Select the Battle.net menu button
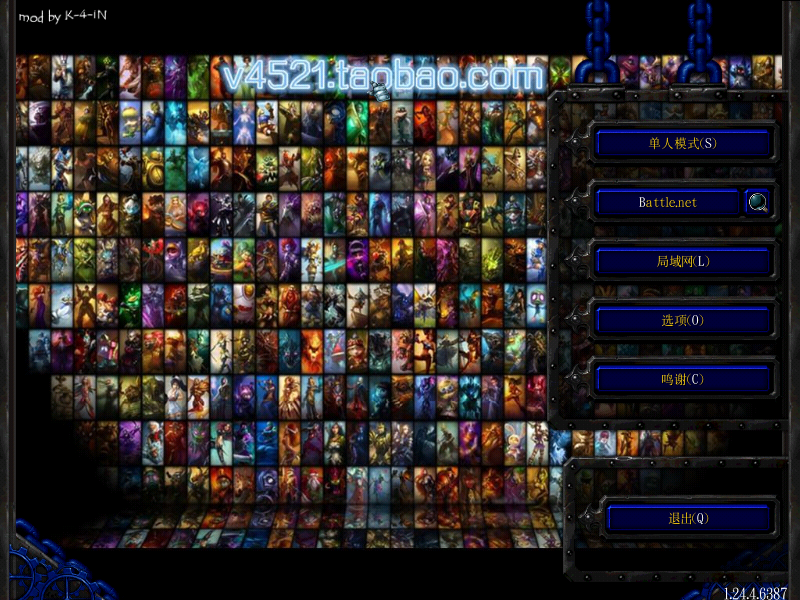The image size is (800, 600). point(668,202)
